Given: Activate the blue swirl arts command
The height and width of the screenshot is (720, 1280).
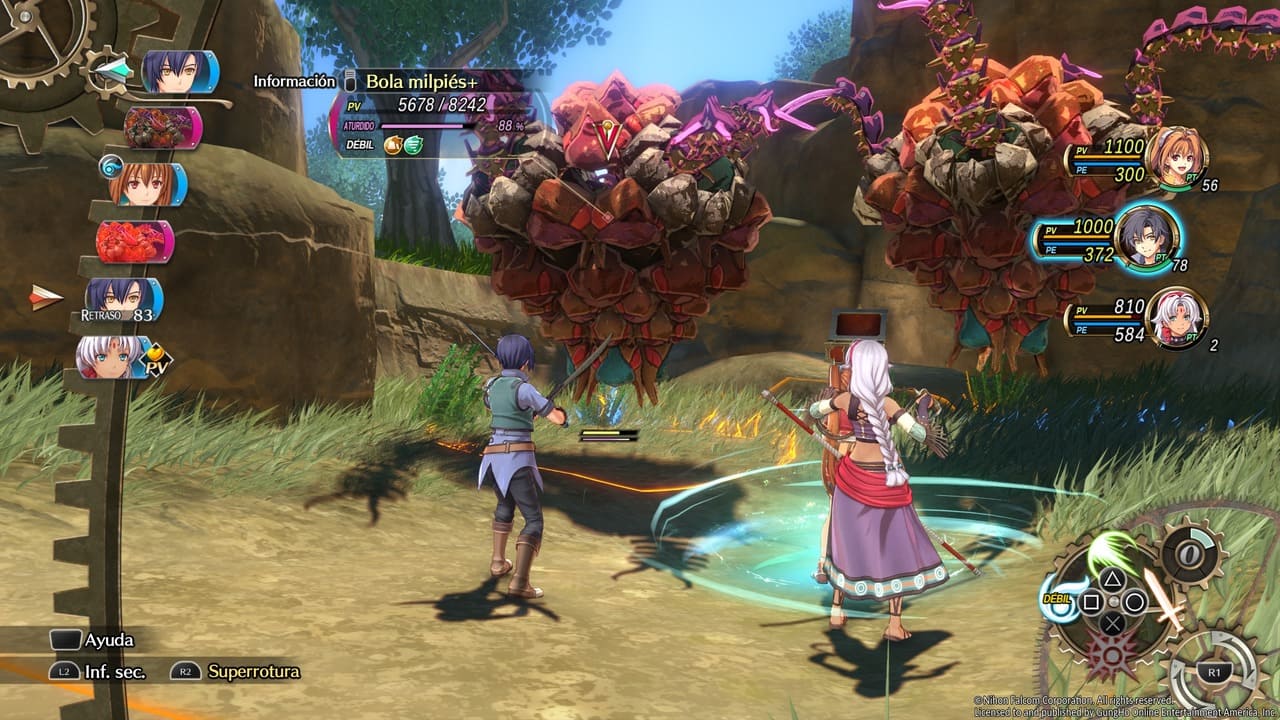Looking at the screenshot, I should [1063, 598].
